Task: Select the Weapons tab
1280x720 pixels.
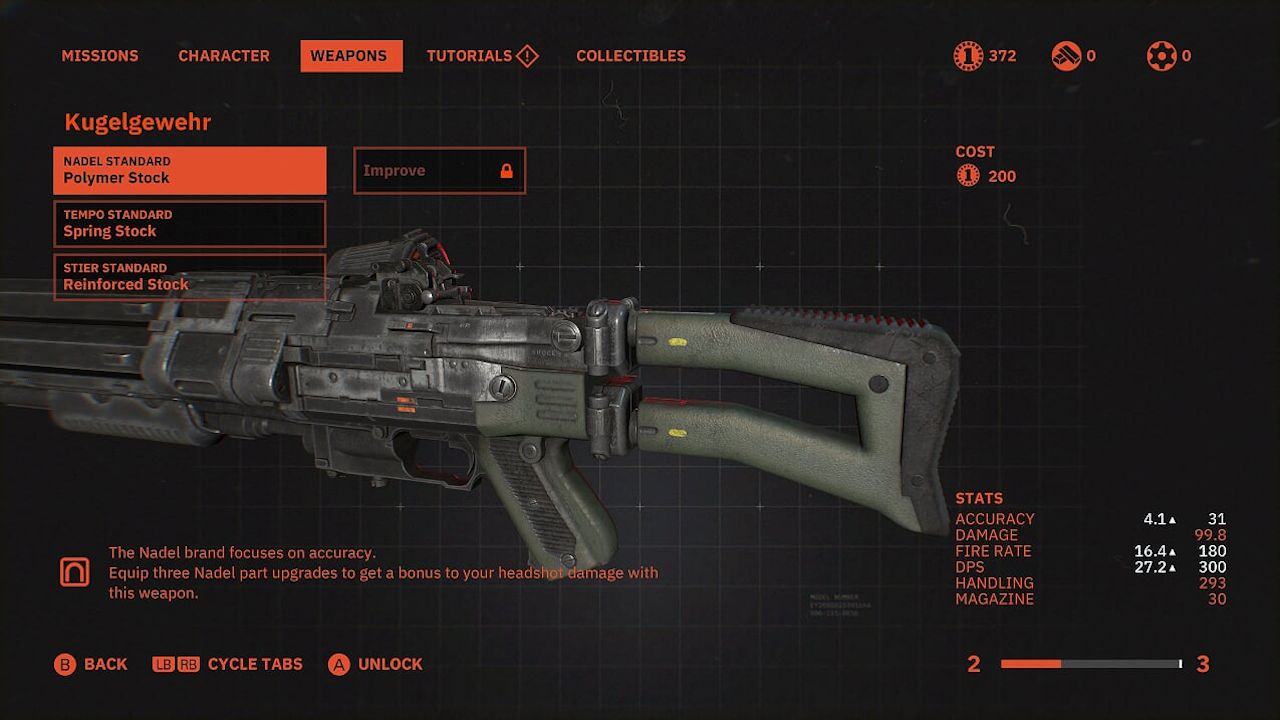Action: click(351, 56)
